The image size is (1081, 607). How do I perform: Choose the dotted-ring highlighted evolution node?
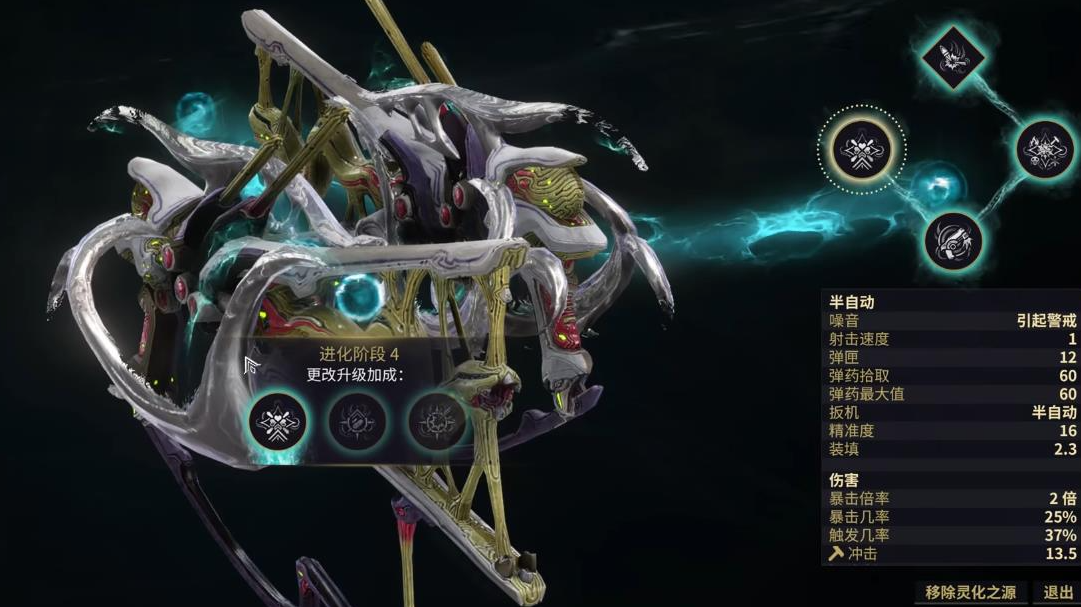click(862, 152)
